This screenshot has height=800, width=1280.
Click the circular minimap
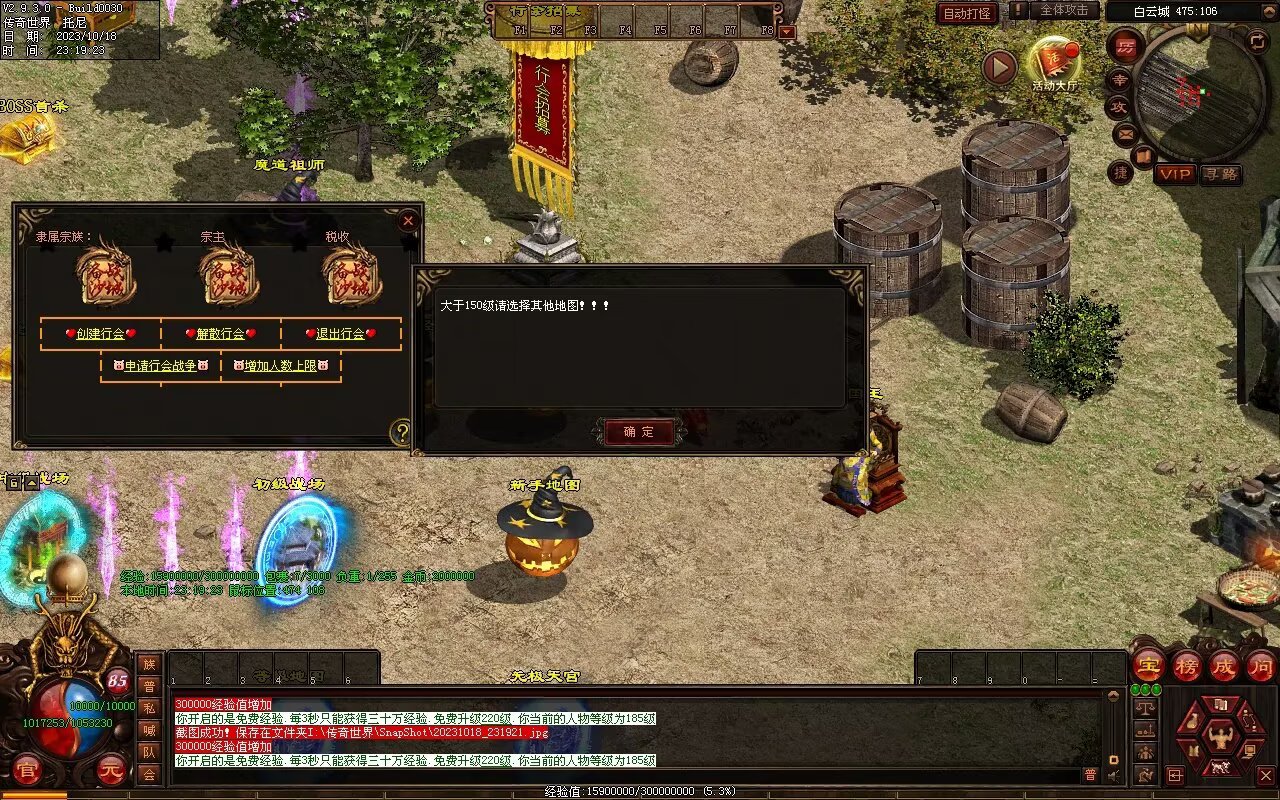pyautogui.click(x=1200, y=92)
